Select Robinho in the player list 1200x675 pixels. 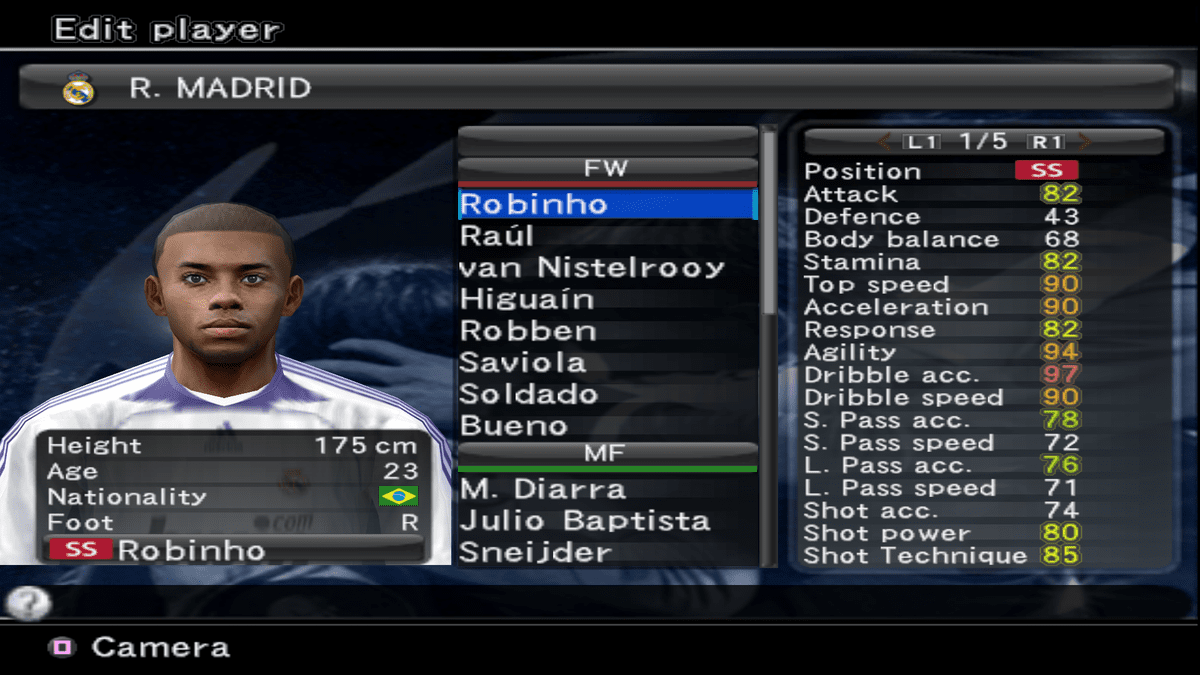pos(534,204)
